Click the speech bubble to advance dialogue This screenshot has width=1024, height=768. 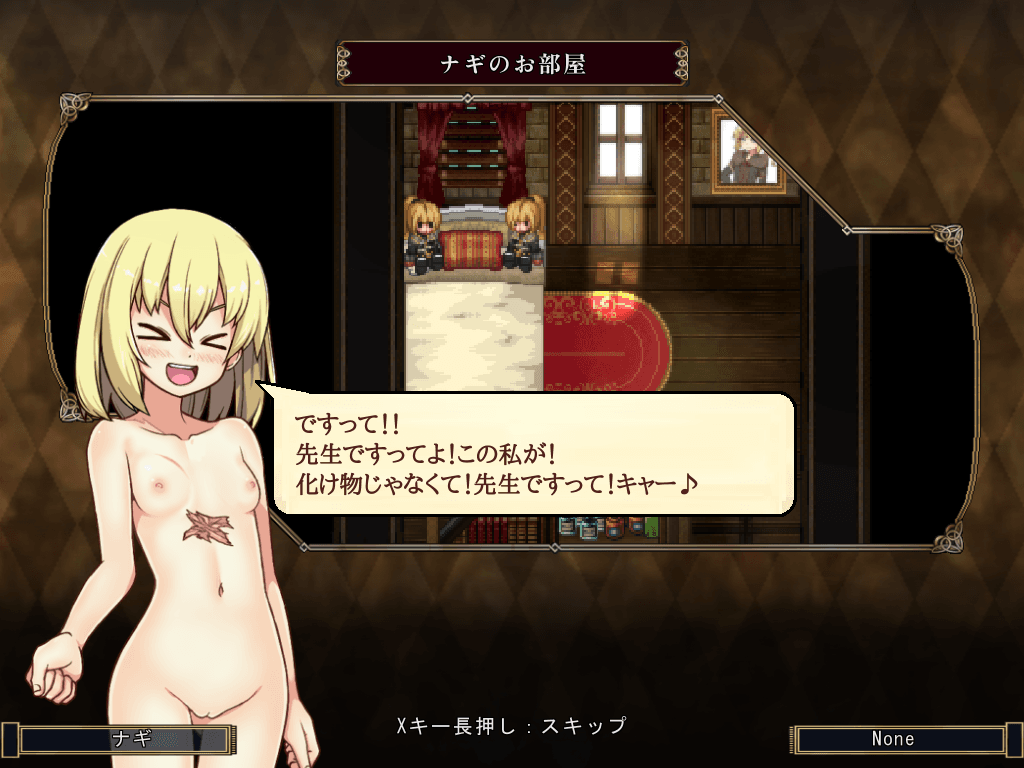532,453
